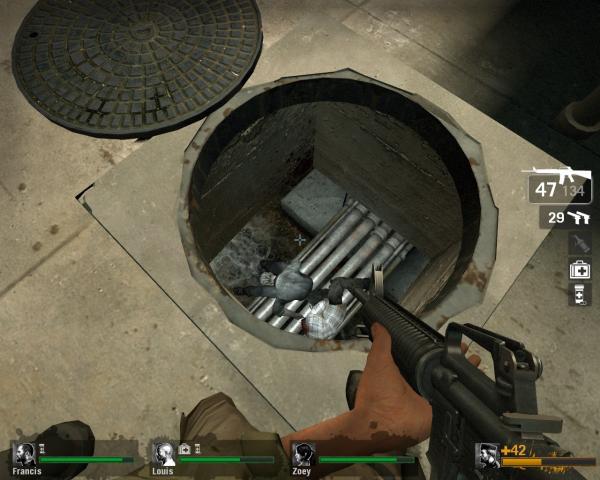Select the pain pills slot
The width and height of the screenshot is (600, 480).
(580, 294)
